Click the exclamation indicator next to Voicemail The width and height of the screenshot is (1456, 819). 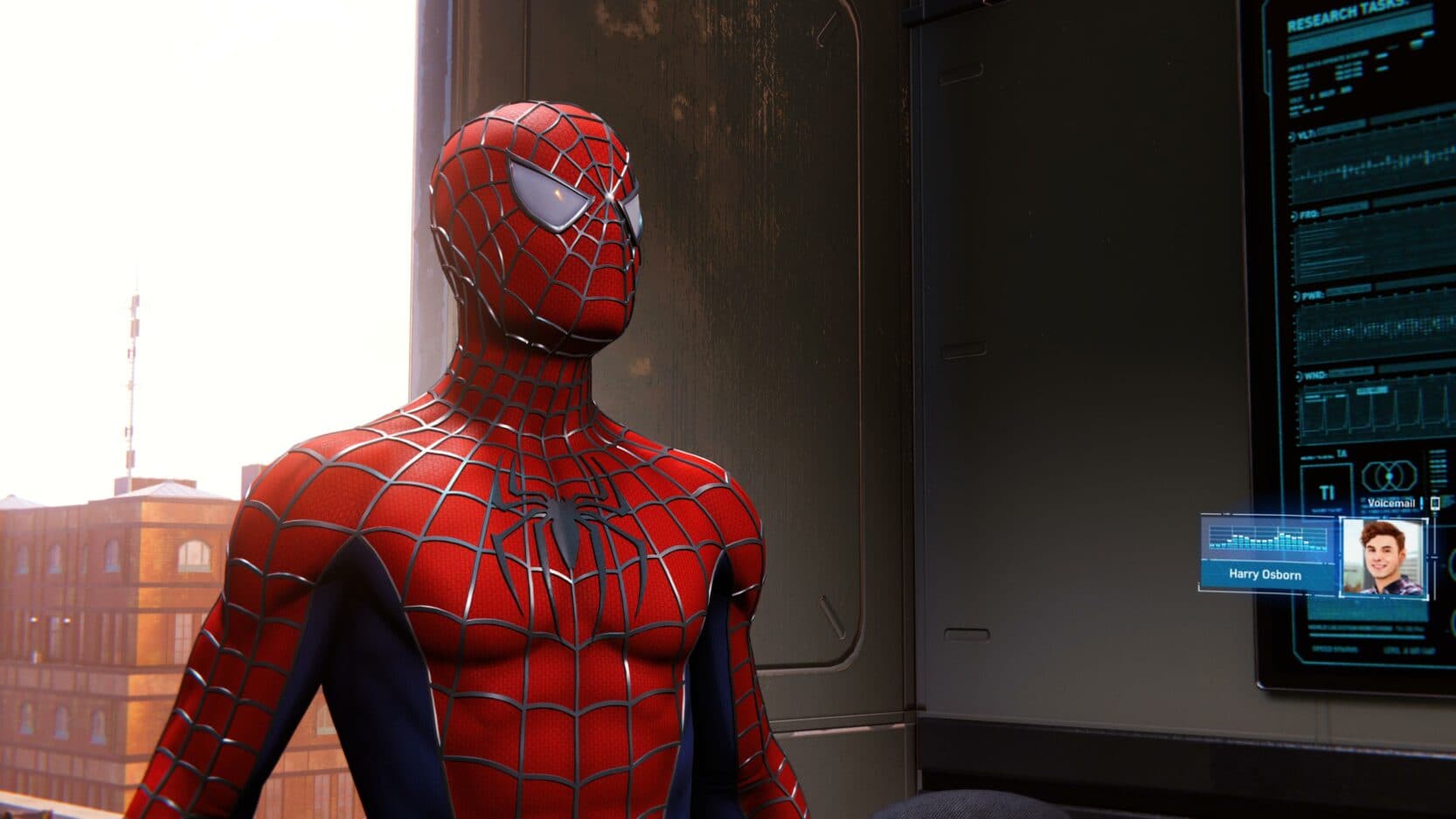pos(1421,504)
